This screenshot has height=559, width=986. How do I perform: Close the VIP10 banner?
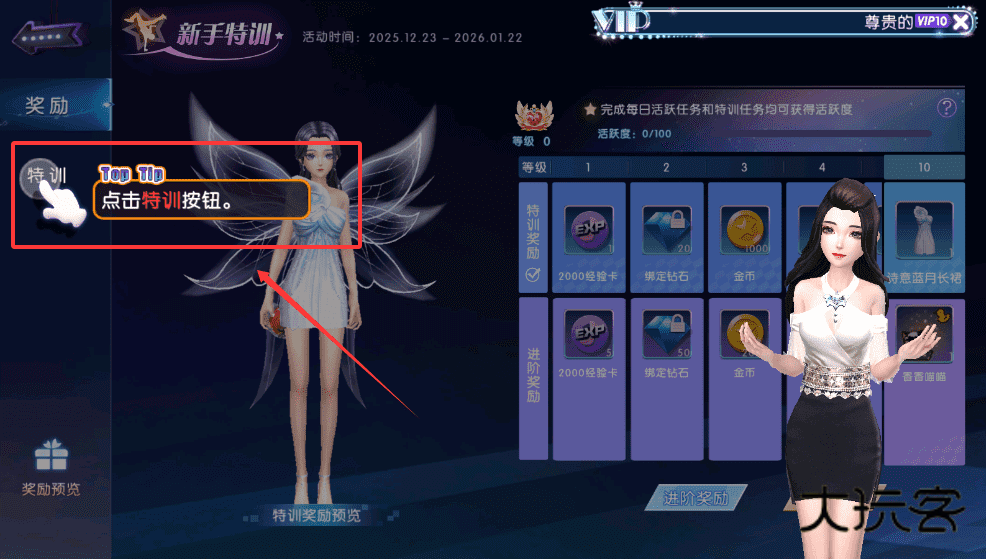[961, 22]
